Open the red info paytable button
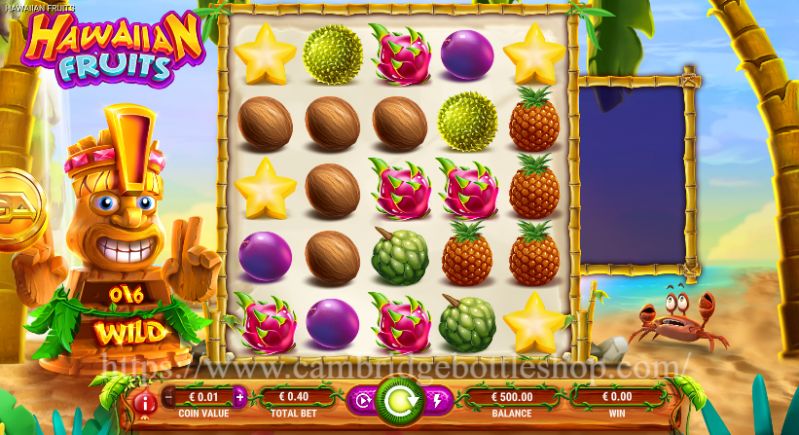Image resolution: width=799 pixels, height=435 pixels. point(147,402)
